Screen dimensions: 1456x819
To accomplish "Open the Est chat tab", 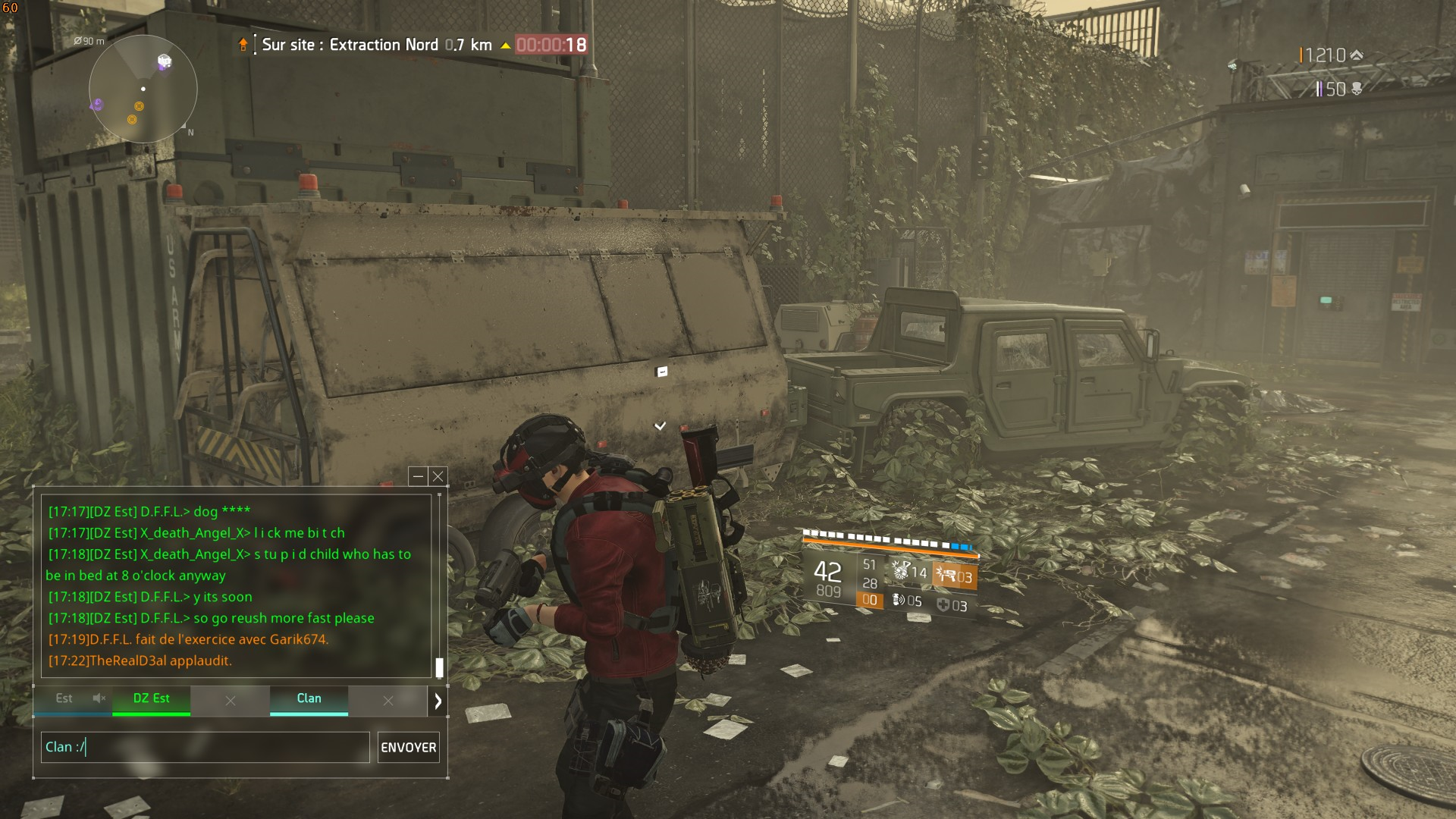I will [x=64, y=699].
